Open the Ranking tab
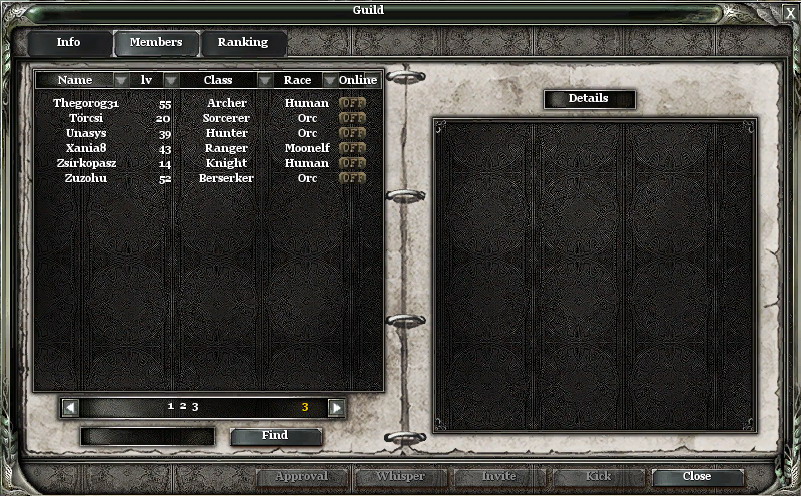 coord(243,43)
